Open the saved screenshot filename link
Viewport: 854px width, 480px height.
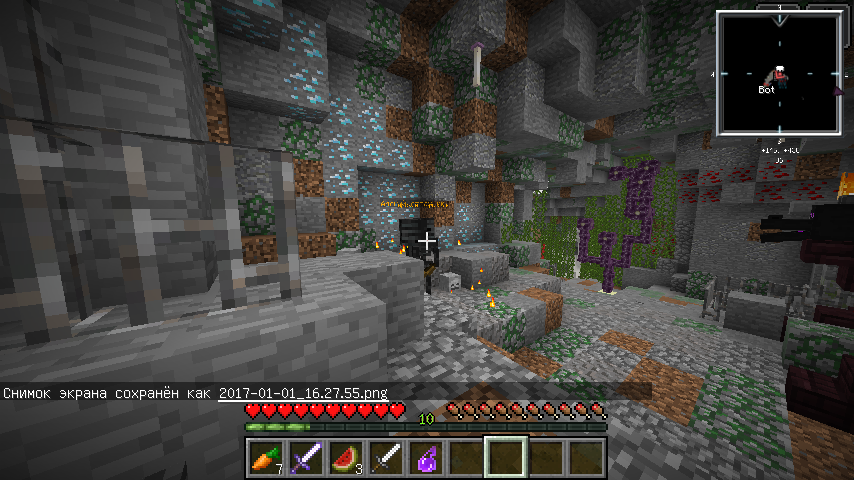coord(303,392)
